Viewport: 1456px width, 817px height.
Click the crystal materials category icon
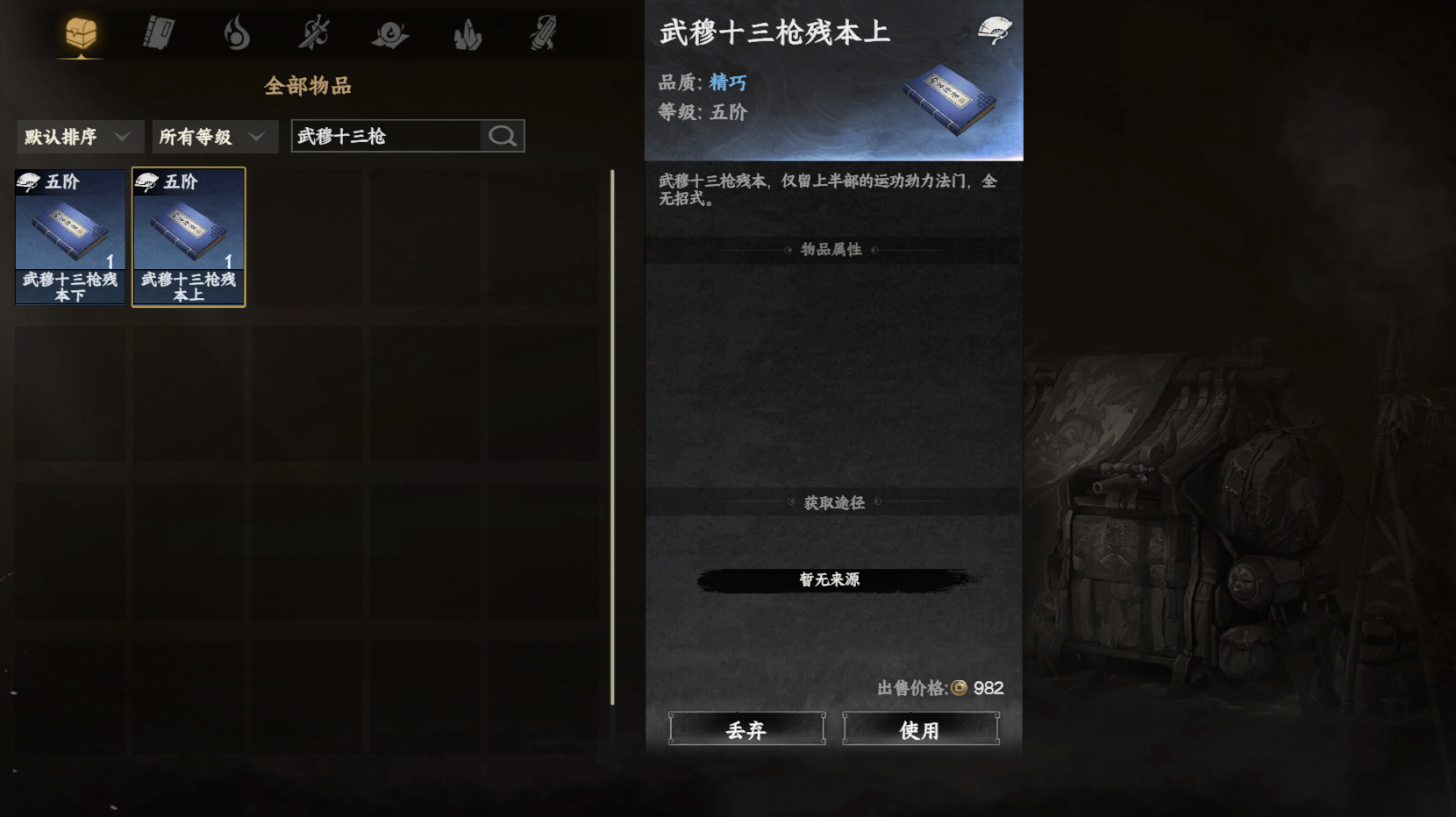point(468,32)
